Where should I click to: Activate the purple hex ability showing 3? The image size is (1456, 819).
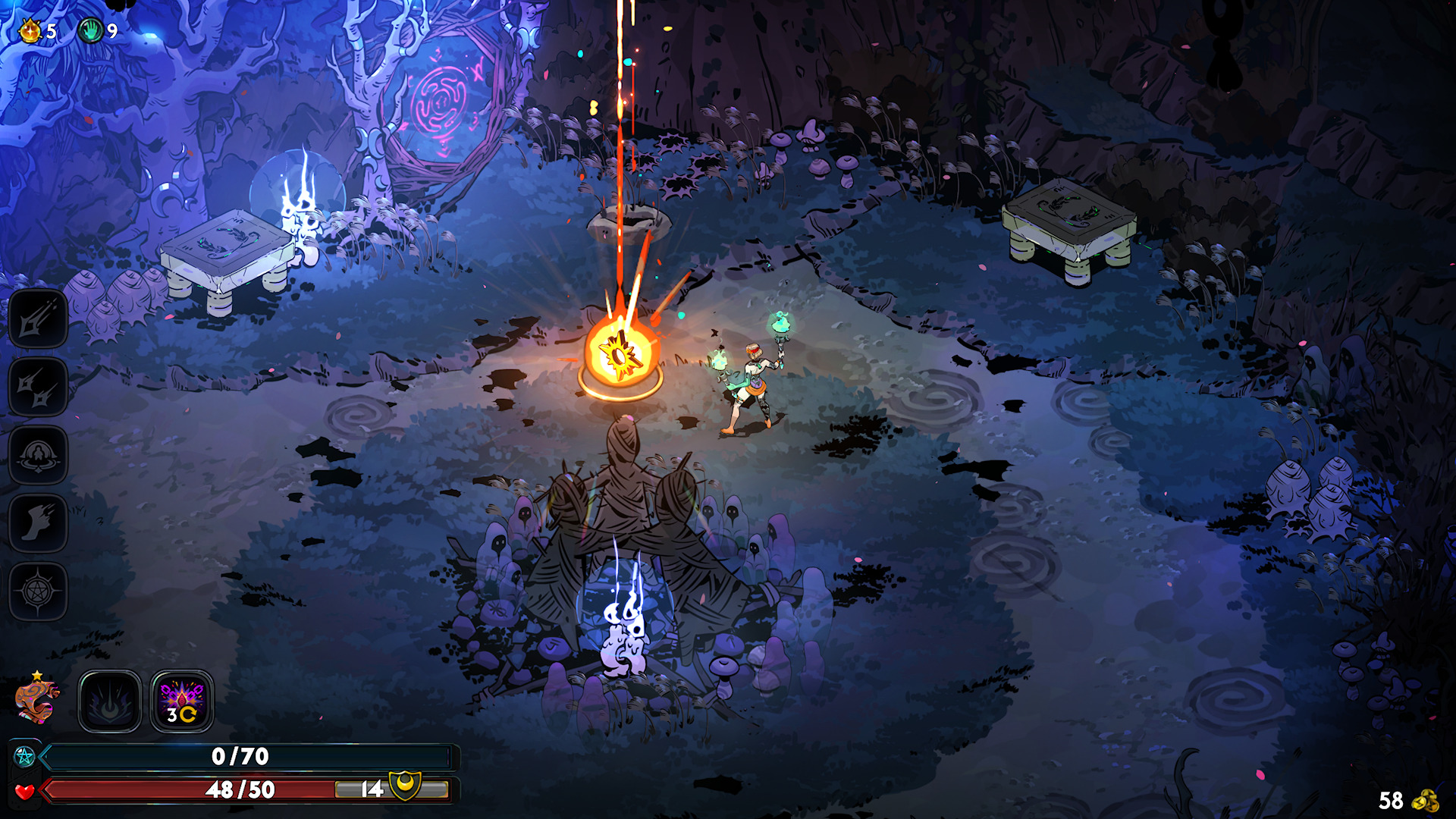pyautogui.click(x=182, y=701)
